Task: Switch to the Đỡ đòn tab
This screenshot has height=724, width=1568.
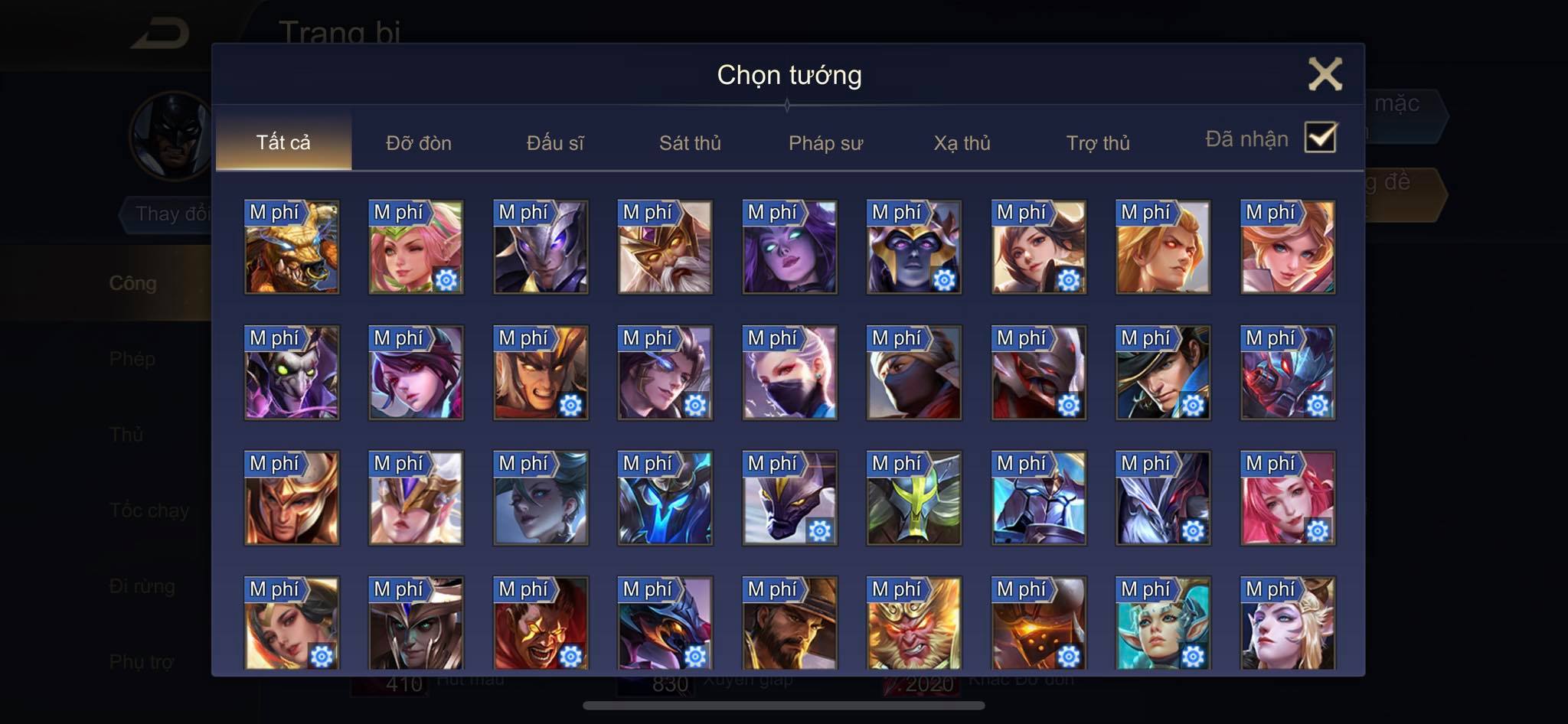Action: [x=419, y=142]
